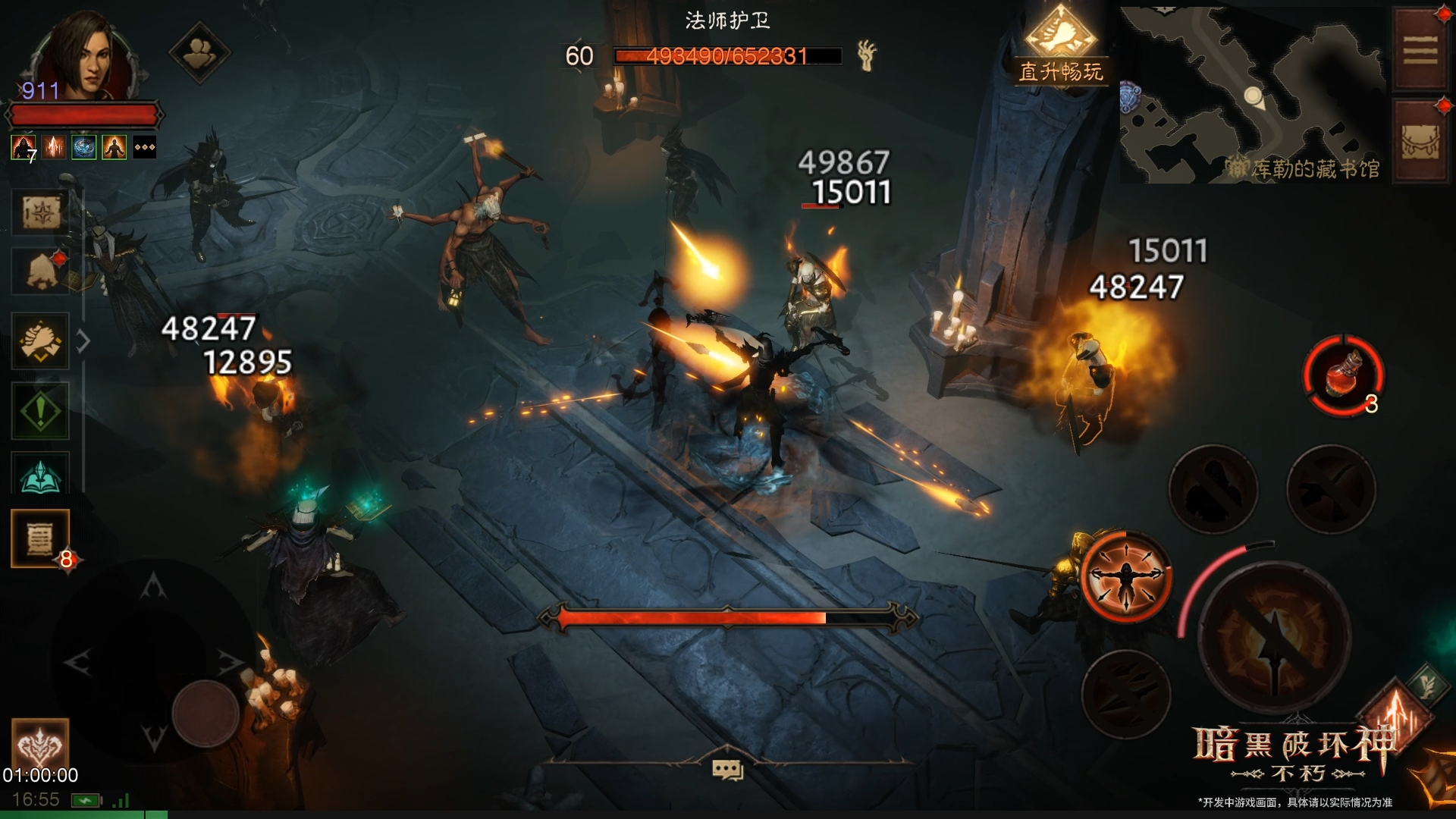1456x819 pixels.
Task: Trigger the glowing spinning-figure skill
Action: tap(1126, 577)
